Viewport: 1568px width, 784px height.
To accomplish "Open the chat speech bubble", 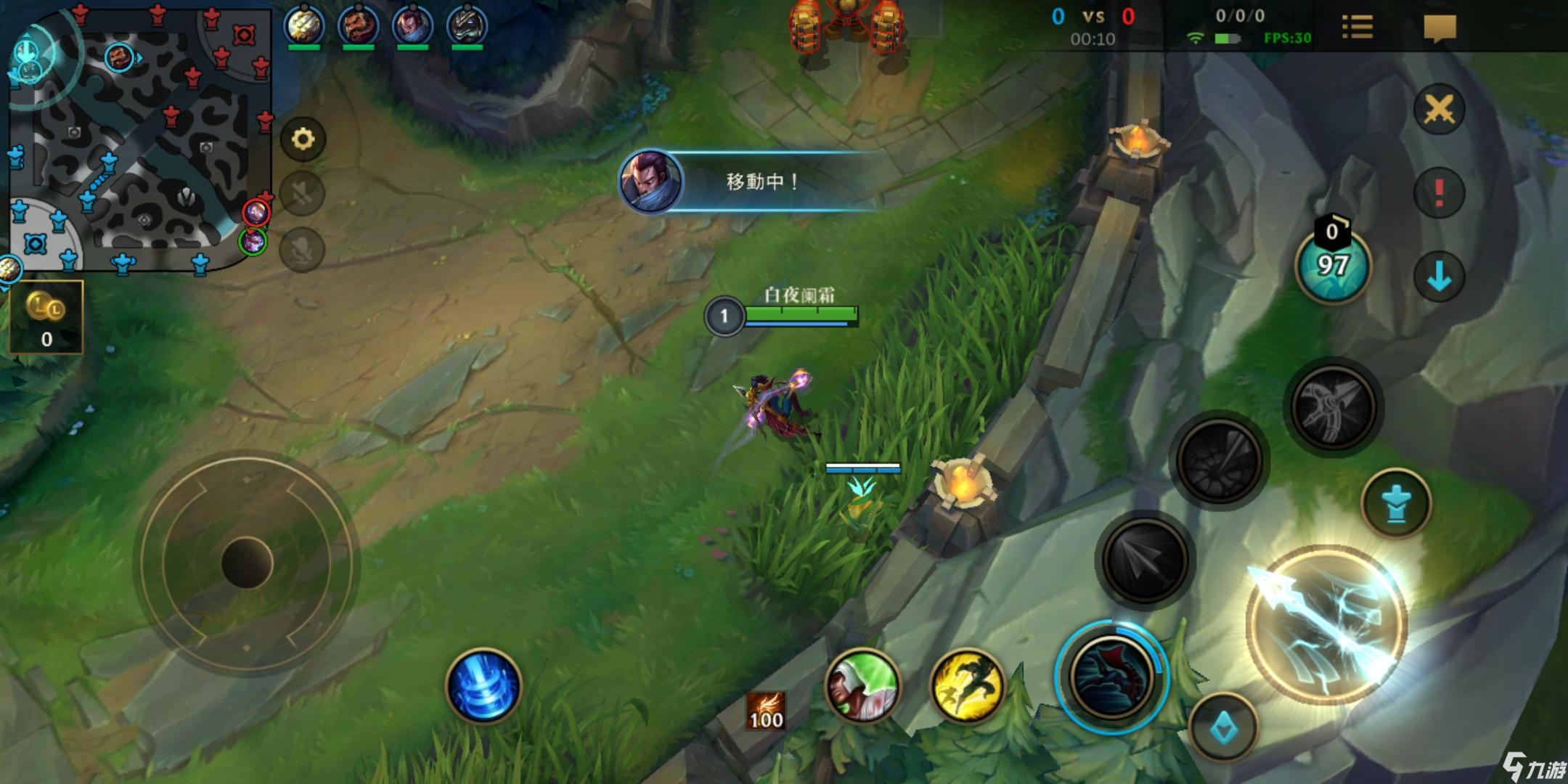I will 1440,28.
